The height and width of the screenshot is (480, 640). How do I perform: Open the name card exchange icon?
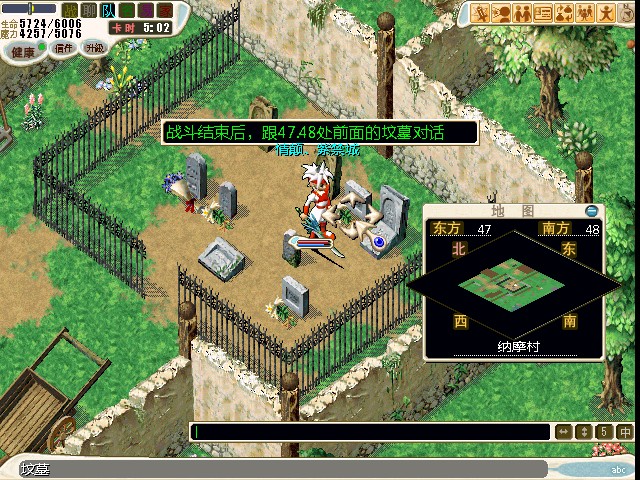tap(543, 13)
